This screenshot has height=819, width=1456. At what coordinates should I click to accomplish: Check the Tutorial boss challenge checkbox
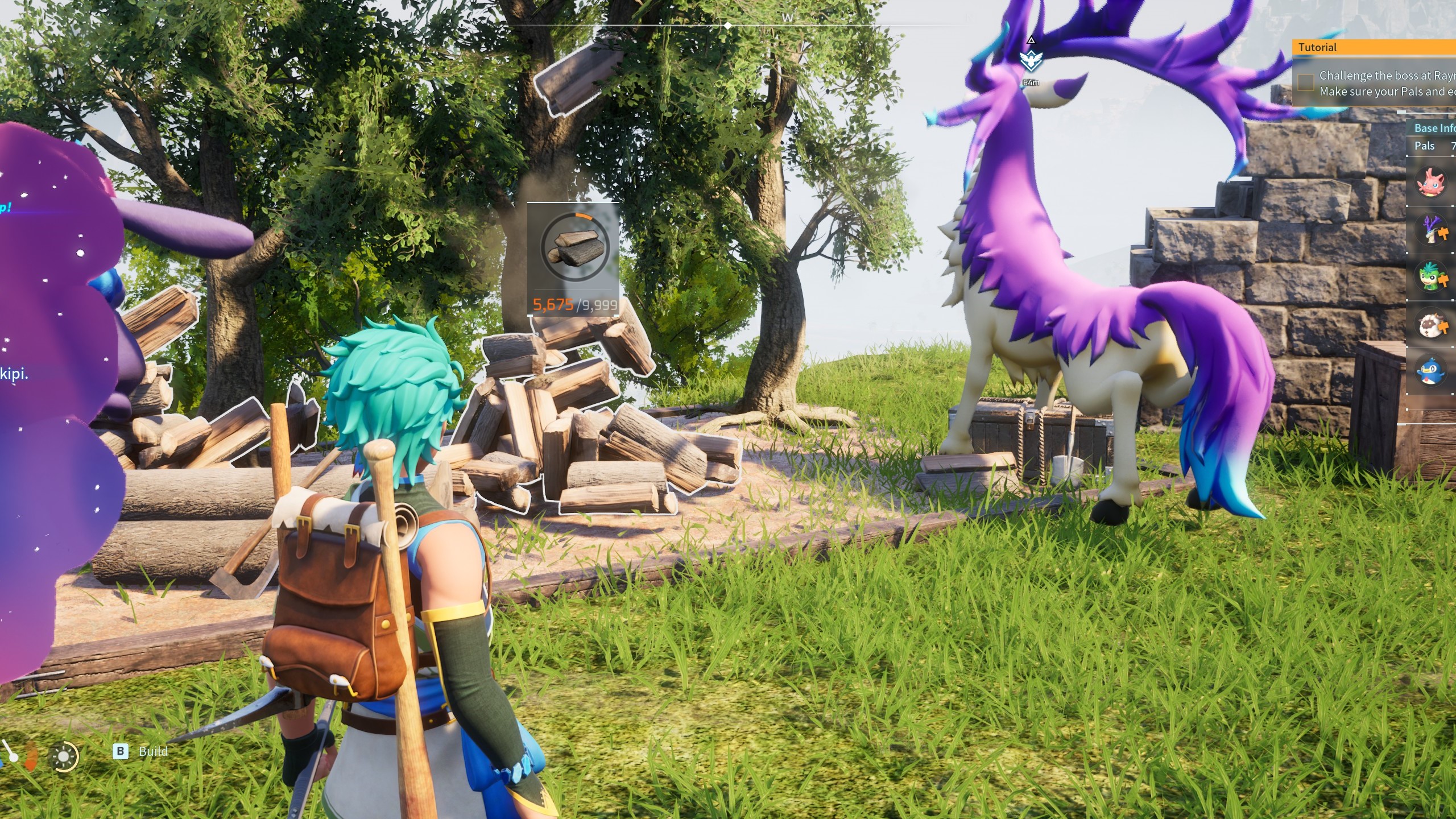click(1306, 82)
